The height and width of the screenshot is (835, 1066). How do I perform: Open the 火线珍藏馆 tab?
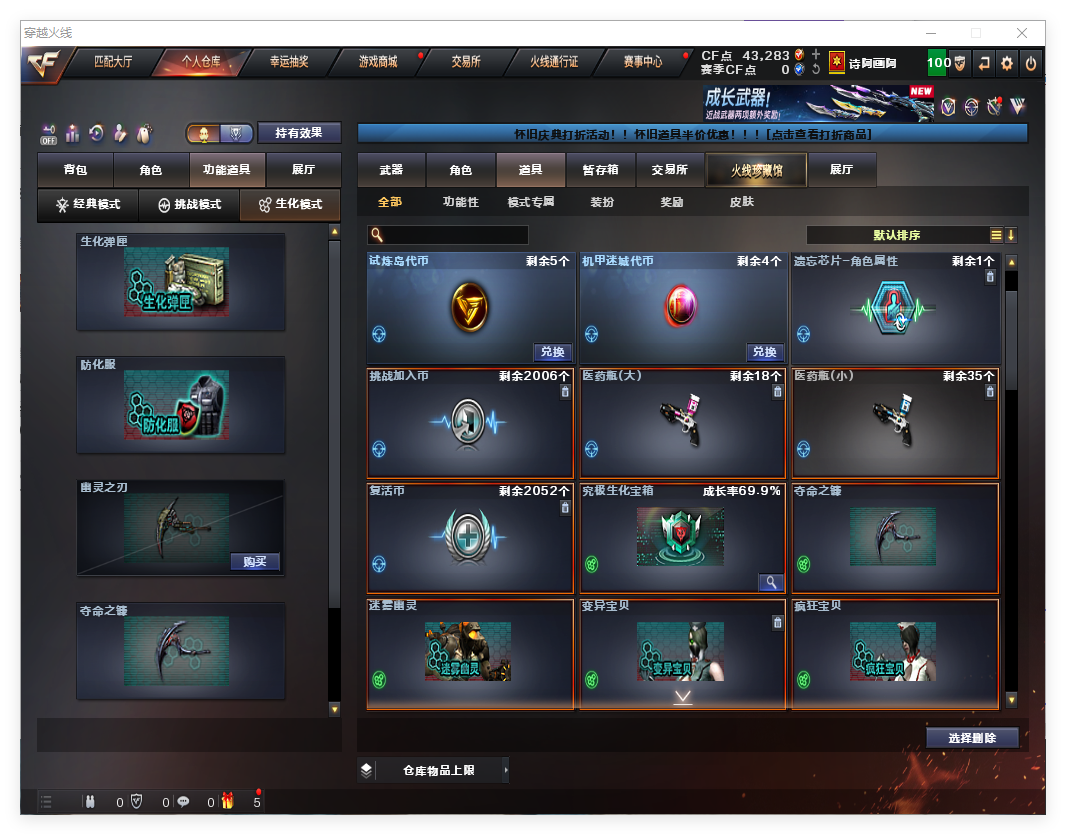756,171
